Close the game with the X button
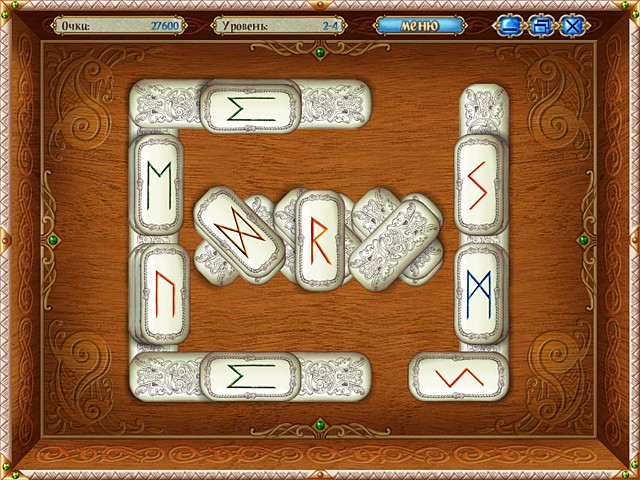Image resolution: width=640 pixels, height=480 pixels. click(573, 26)
